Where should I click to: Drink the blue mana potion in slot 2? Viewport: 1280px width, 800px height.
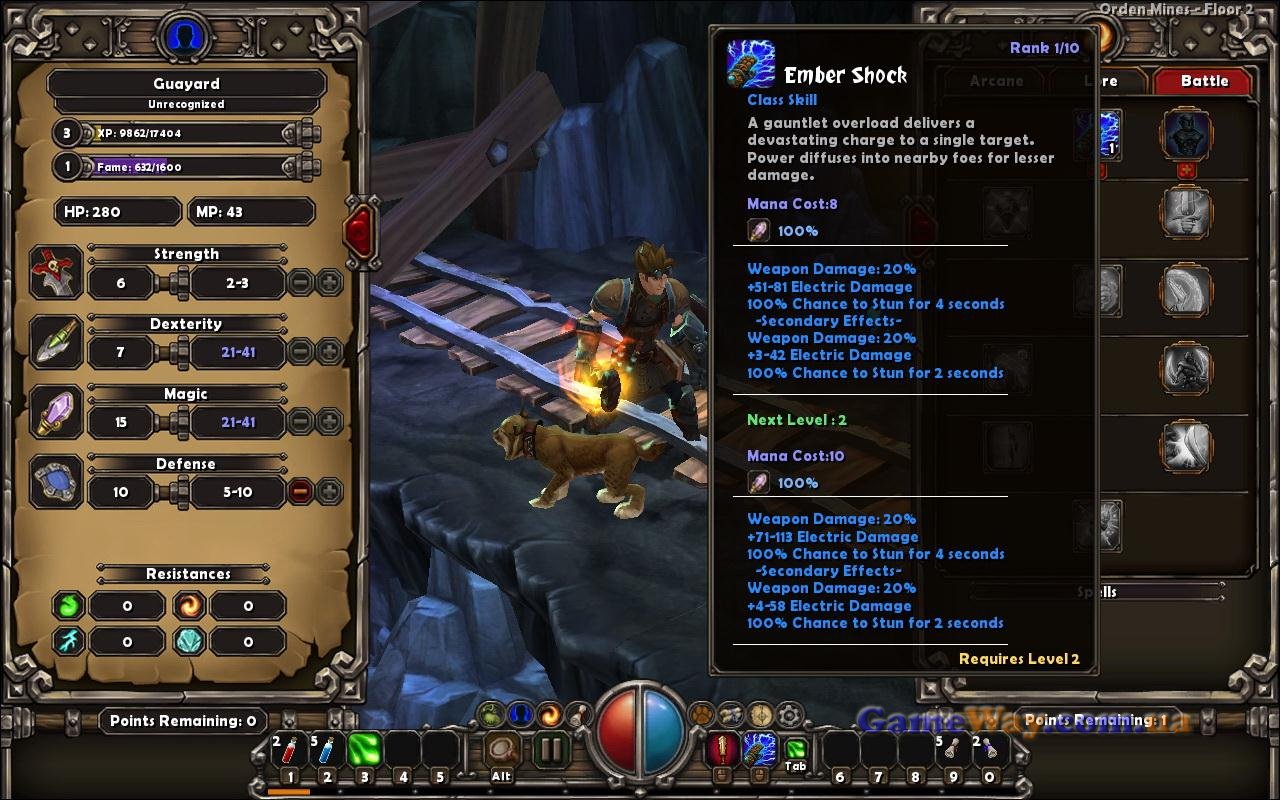pyautogui.click(x=327, y=750)
